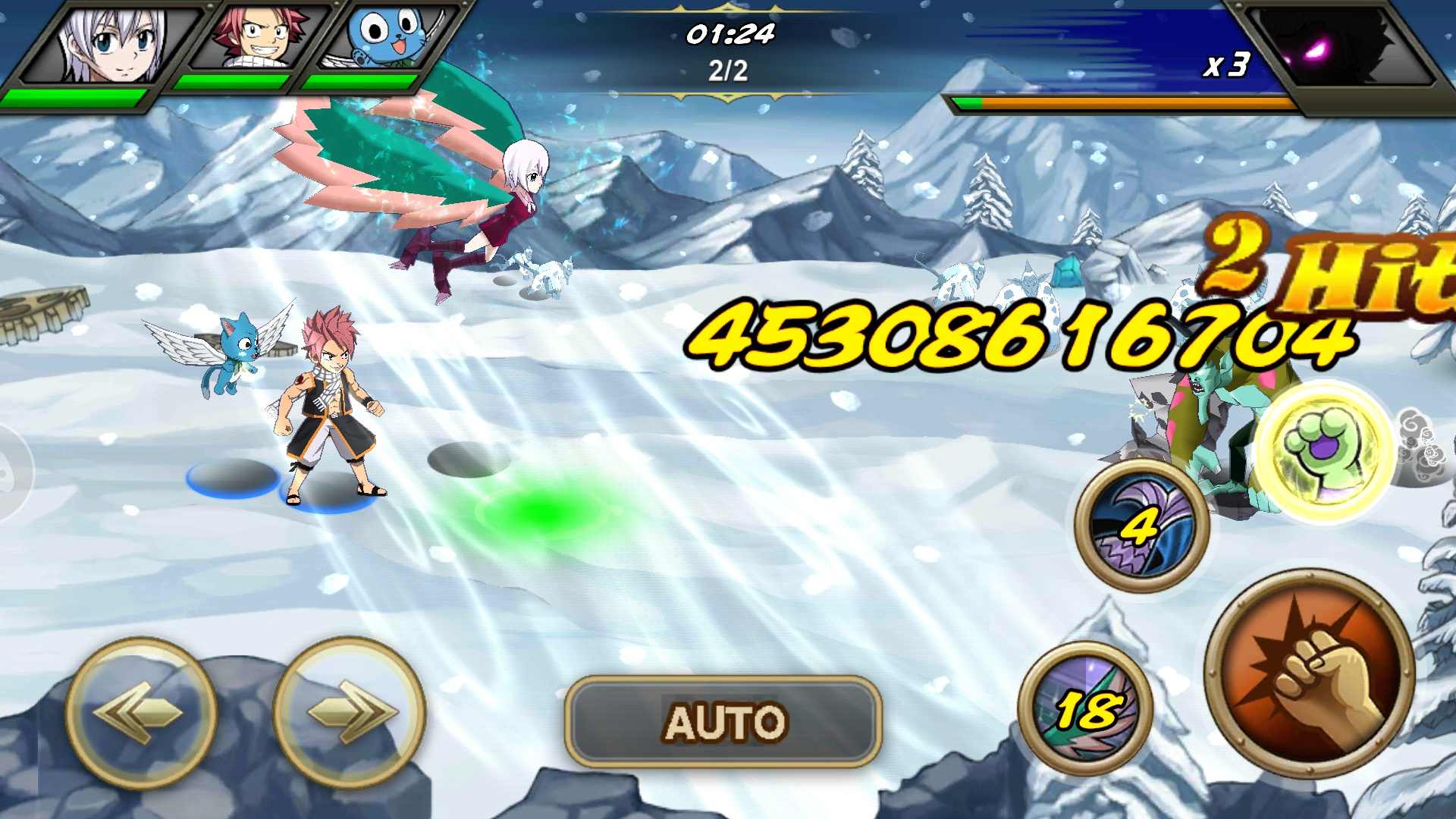
Task: Tap the left arrow movement button
Action: coord(141,712)
